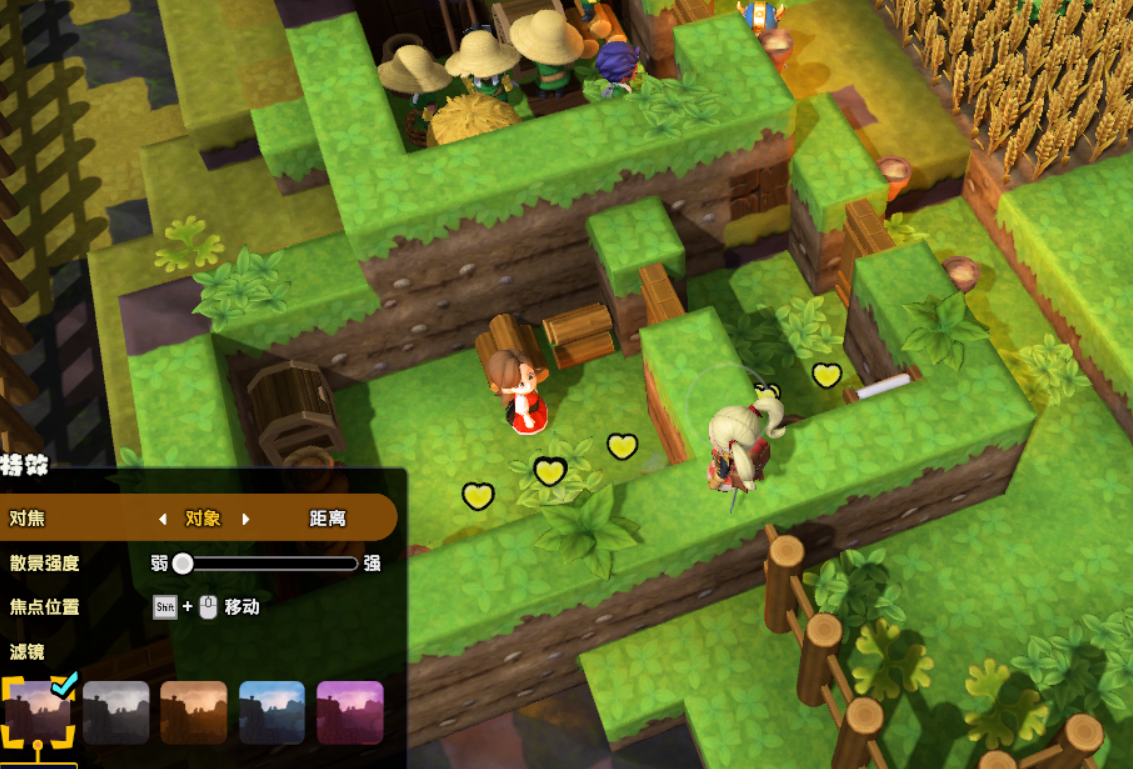Click the left arrow beside 对象
This screenshot has height=769, width=1133.
pos(163,519)
